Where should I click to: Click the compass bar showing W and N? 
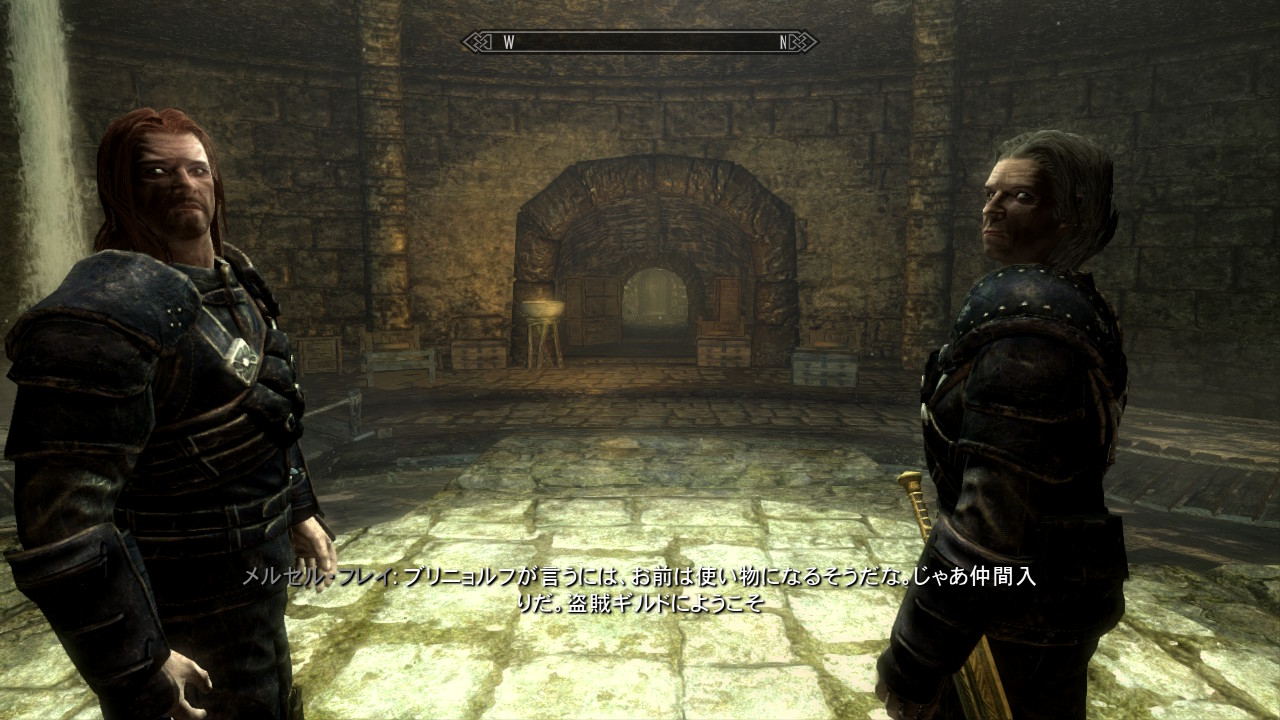[x=639, y=42]
